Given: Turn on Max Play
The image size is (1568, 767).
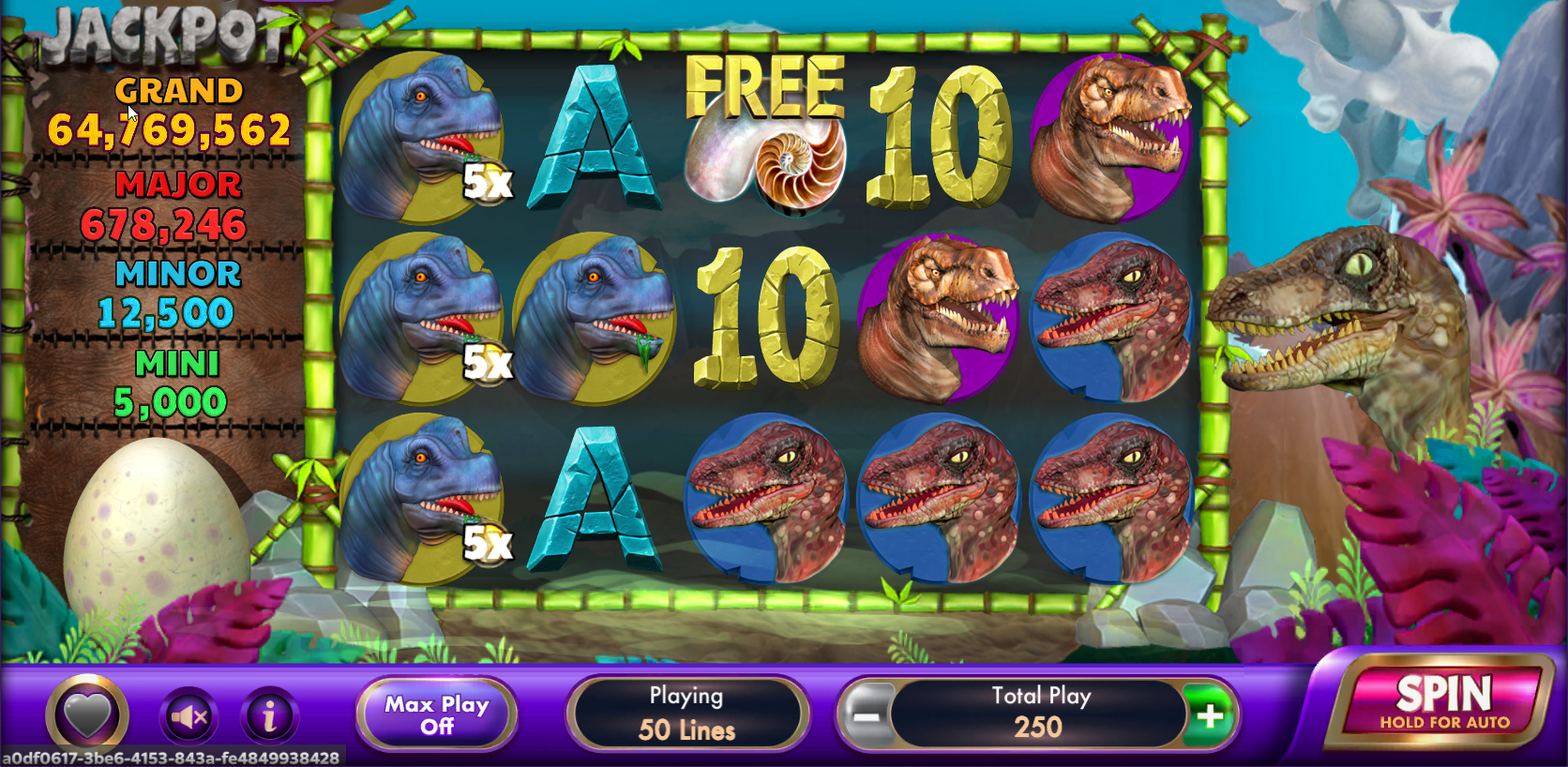Looking at the screenshot, I should pos(436,714).
